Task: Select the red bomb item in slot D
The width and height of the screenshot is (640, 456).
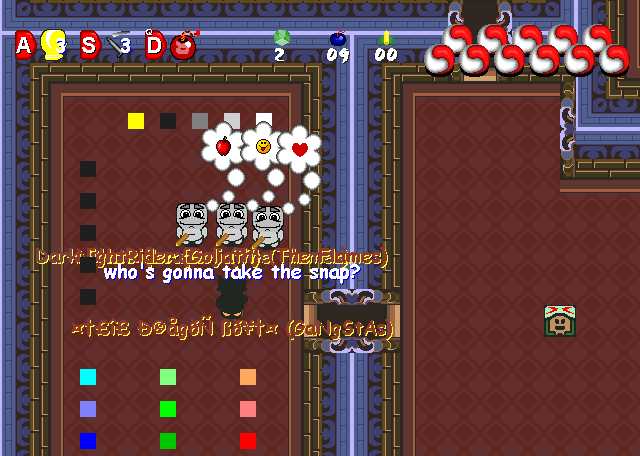Action: [x=183, y=45]
